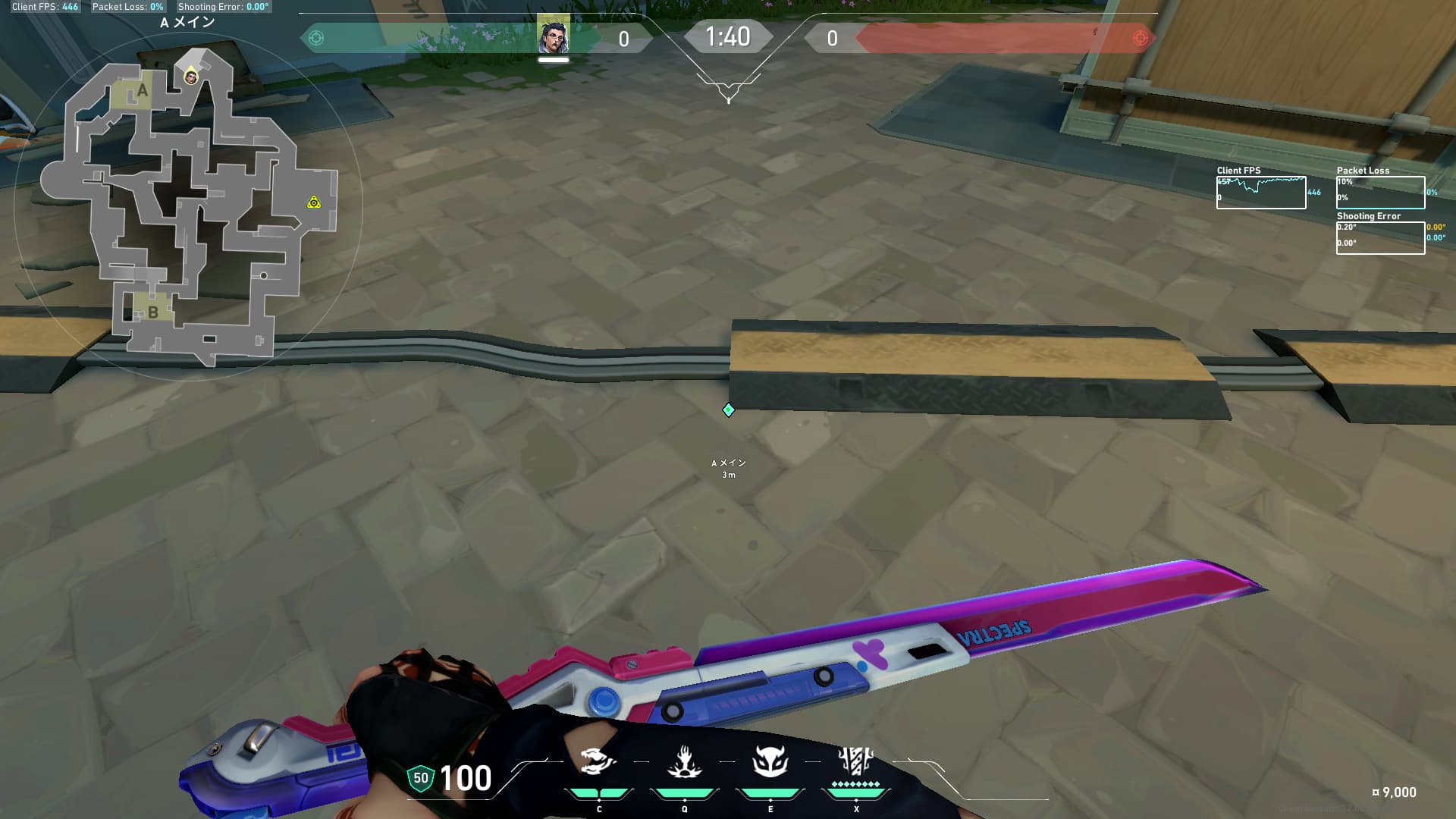The height and width of the screenshot is (819, 1456).
Task: Click the teal diamond ping marker
Action: pyautogui.click(x=729, y=410)
